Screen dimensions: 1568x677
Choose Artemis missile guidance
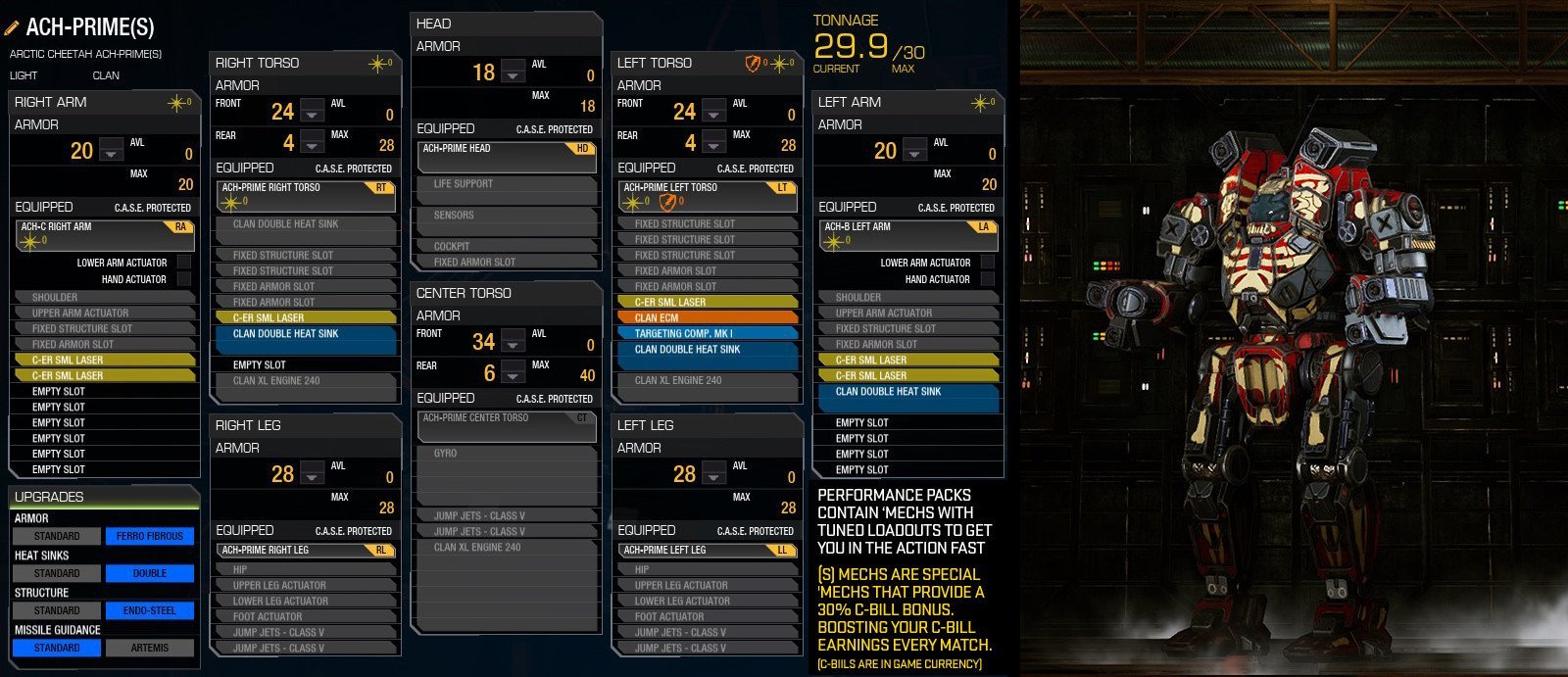(150, 648)
